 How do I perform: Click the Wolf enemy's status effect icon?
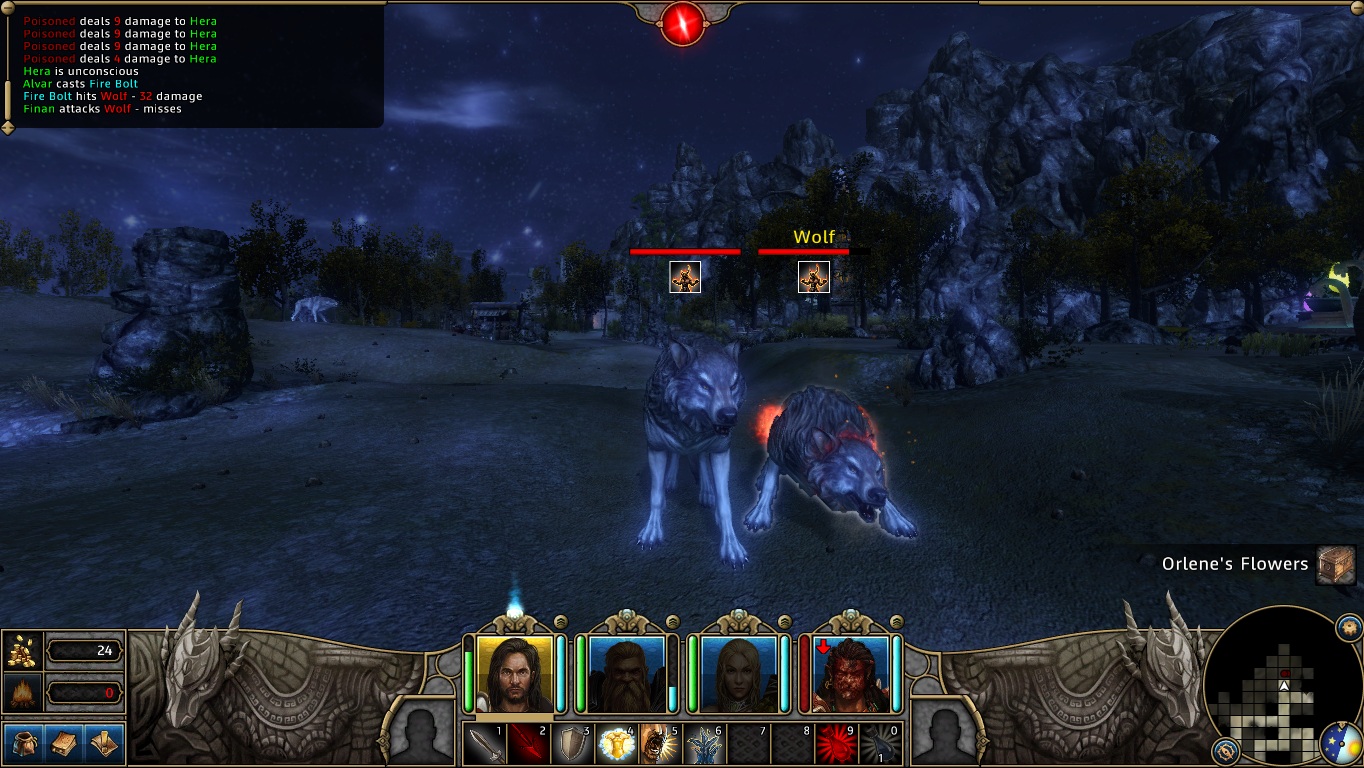pos(814,277)
